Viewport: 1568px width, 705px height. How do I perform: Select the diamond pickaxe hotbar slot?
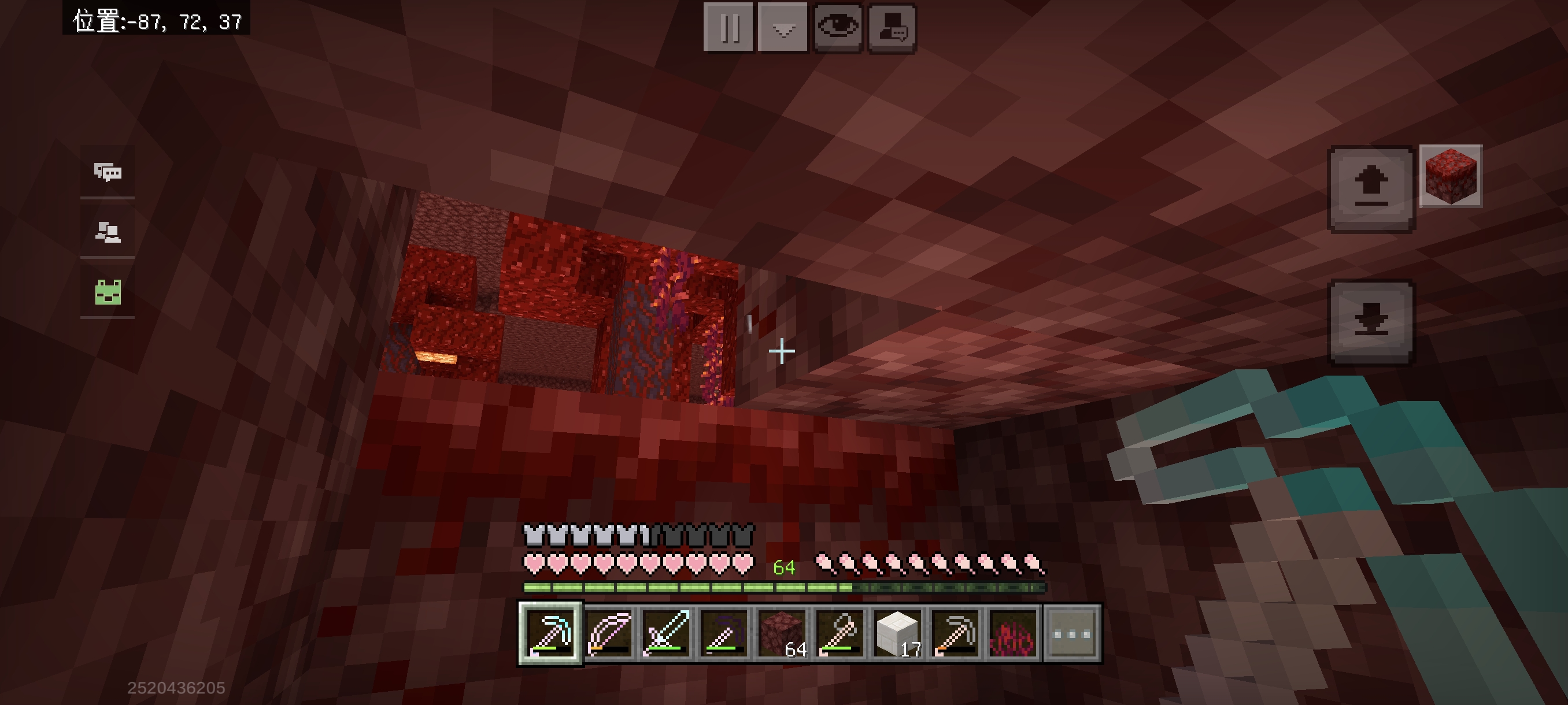tap(550, 634)
